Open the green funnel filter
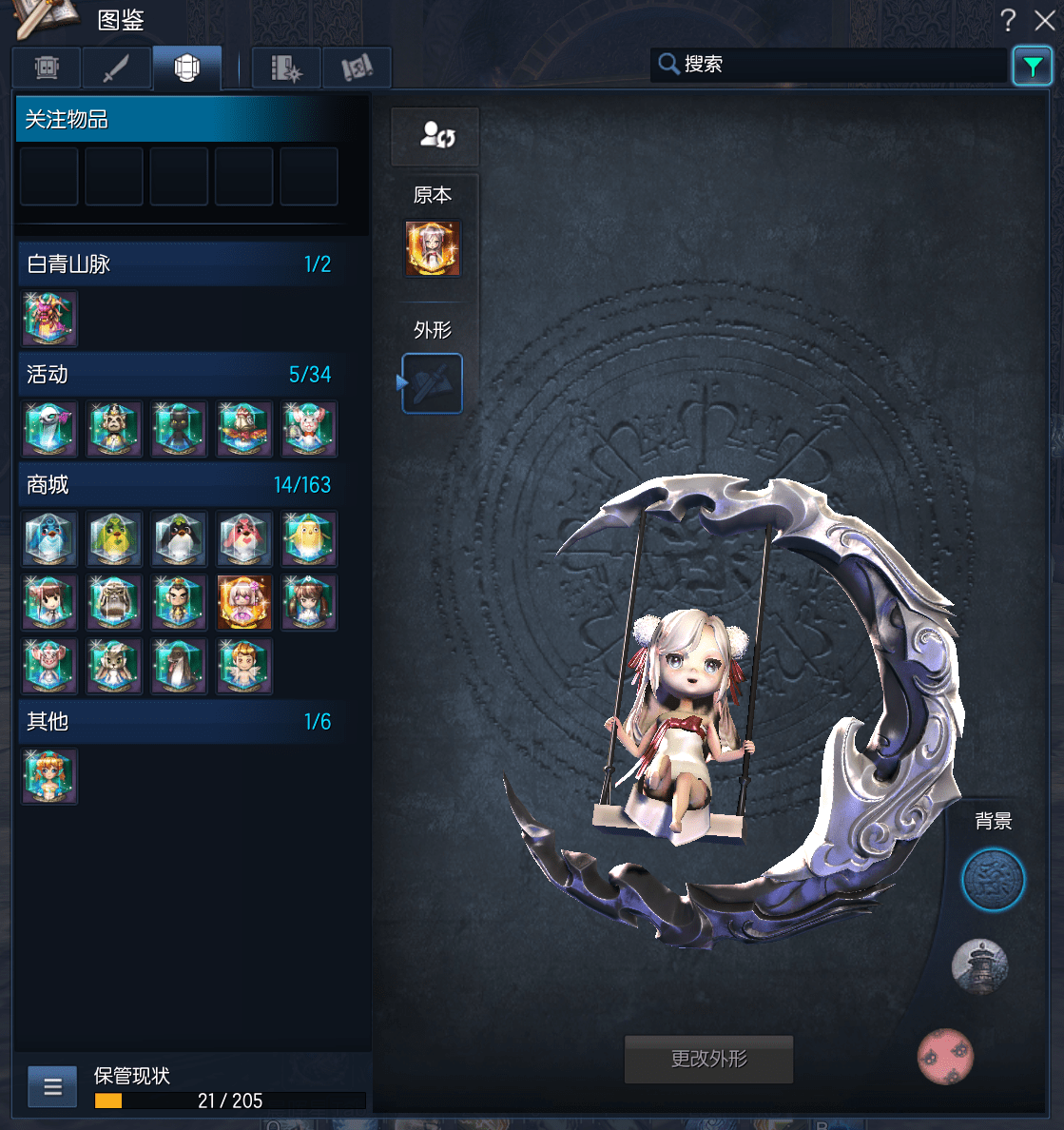This screenshot has width=1064, height=1130. (x=1032, y=66)
